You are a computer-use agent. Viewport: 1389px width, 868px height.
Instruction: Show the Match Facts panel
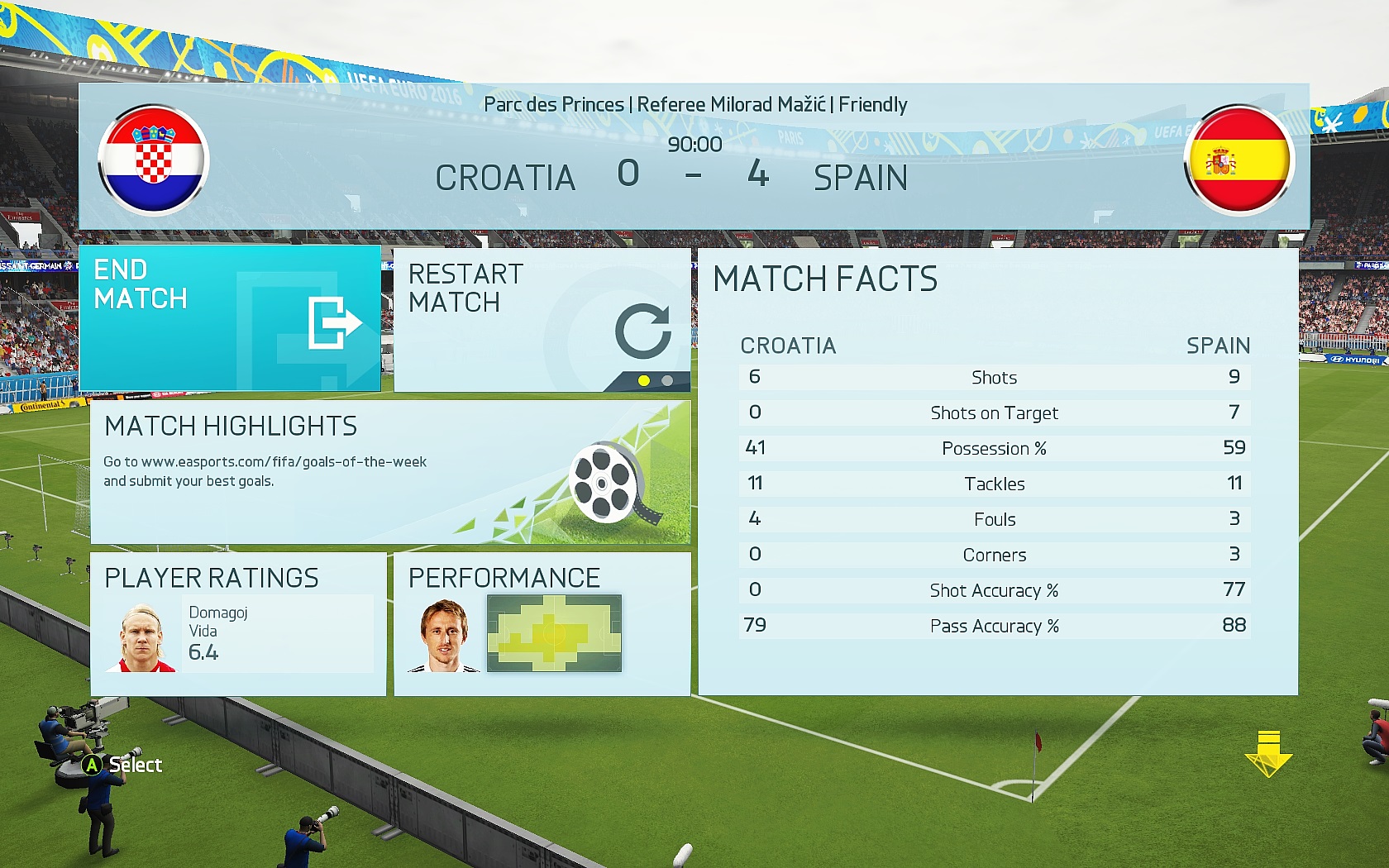997,471
